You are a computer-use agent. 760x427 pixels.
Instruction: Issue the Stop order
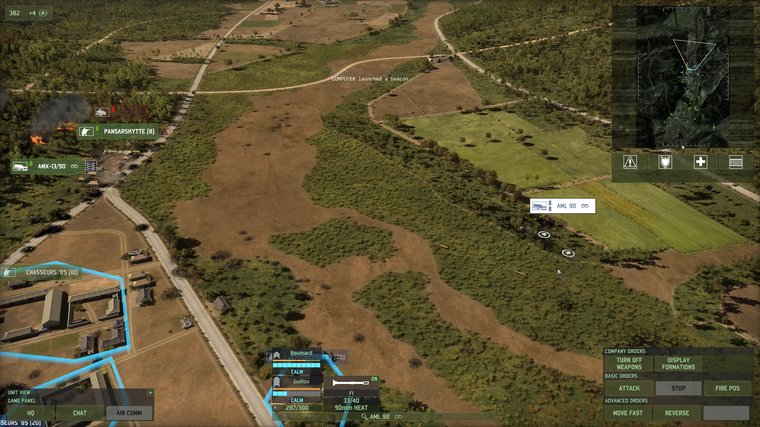(676, 388)
